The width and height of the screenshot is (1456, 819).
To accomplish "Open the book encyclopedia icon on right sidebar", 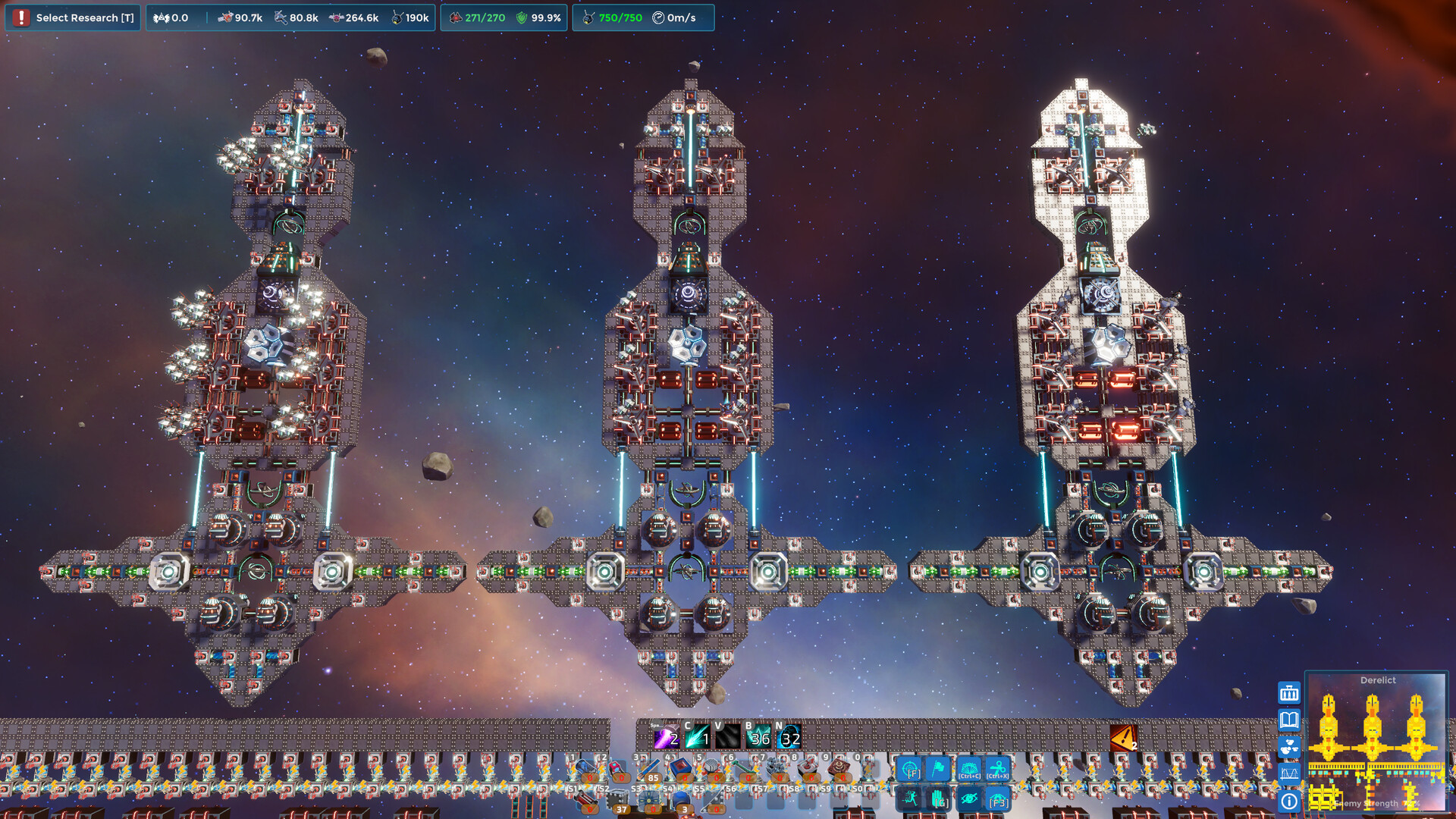I will 1289,719.
